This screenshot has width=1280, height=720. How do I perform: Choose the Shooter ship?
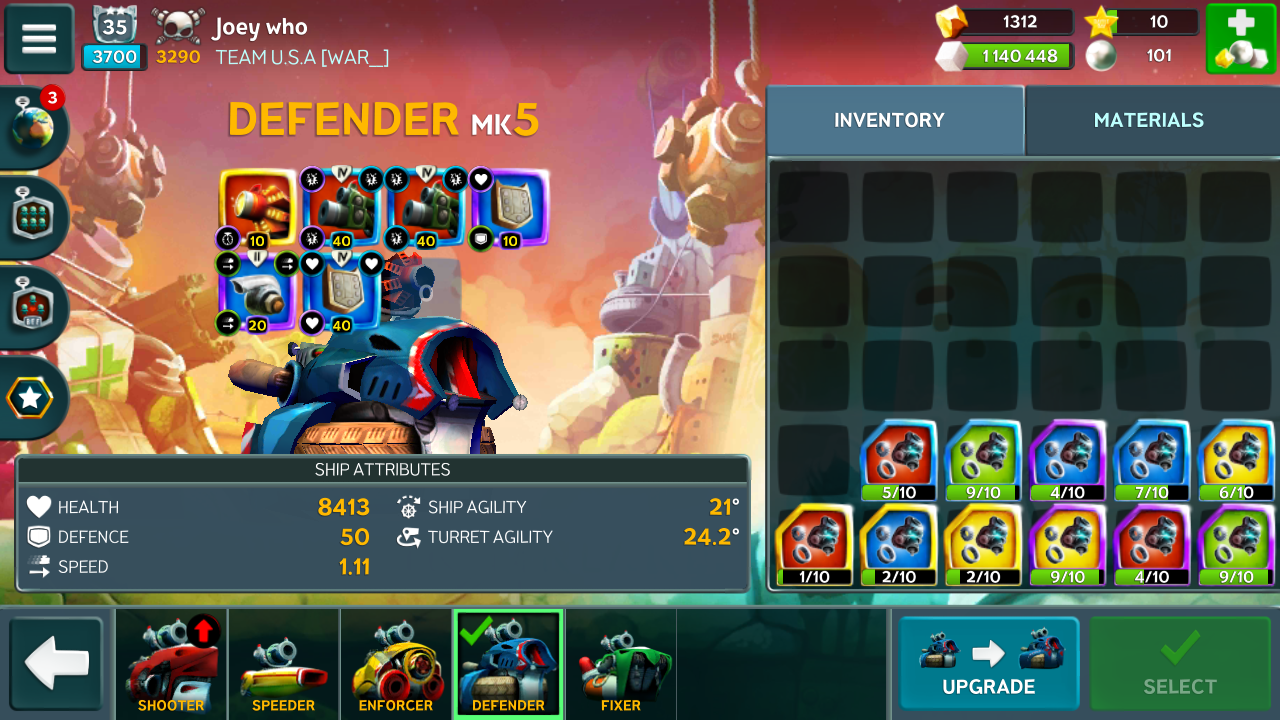pyautogui.click(x=171, y=664)
